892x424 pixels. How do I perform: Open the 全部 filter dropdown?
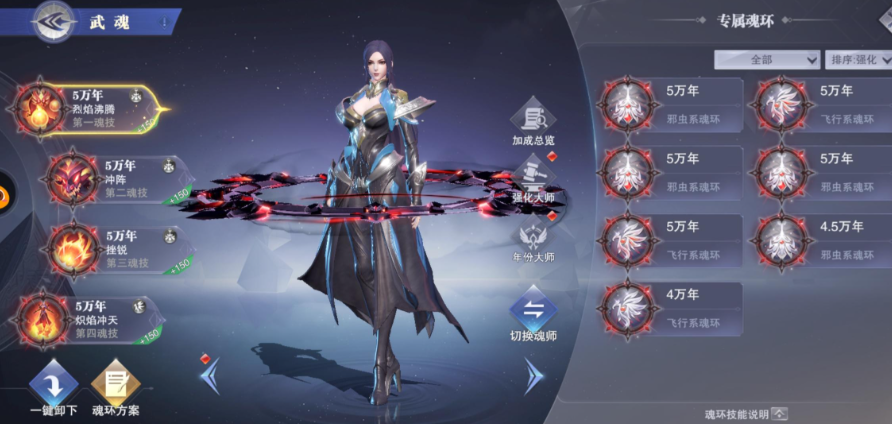[x=767, y=60]
